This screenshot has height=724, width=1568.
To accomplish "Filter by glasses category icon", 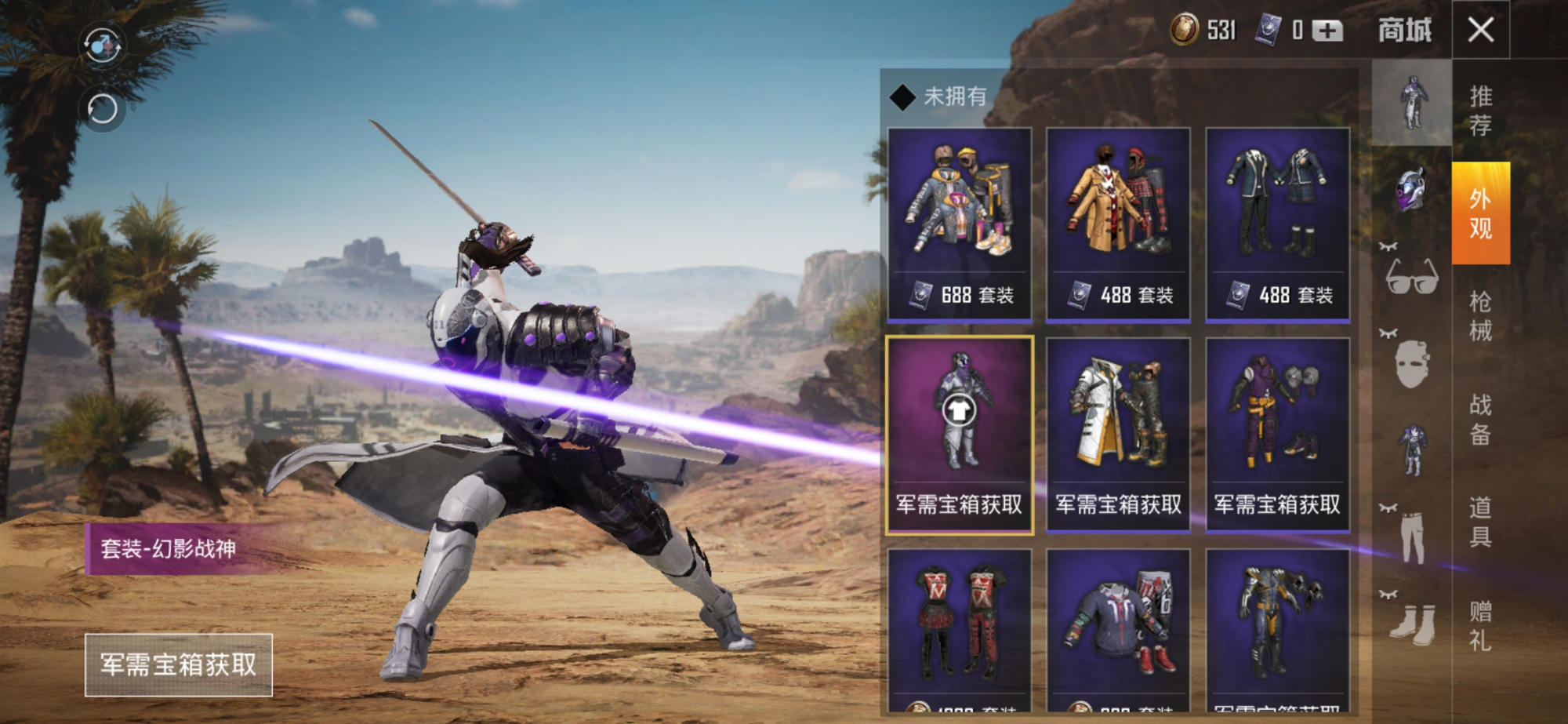I will pos(1411,276).
